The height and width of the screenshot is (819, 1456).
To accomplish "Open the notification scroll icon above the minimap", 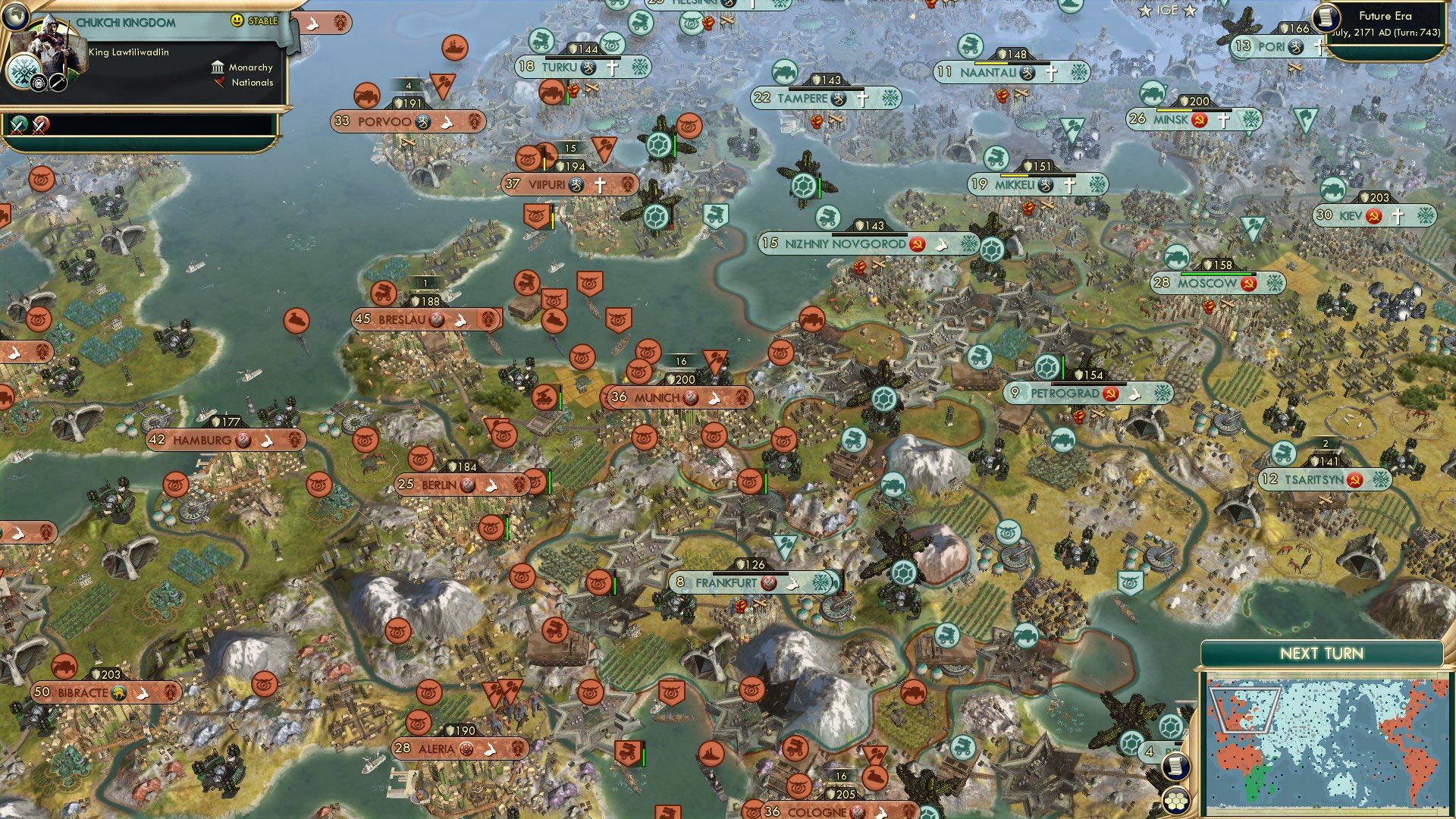I will [1176, 767].
